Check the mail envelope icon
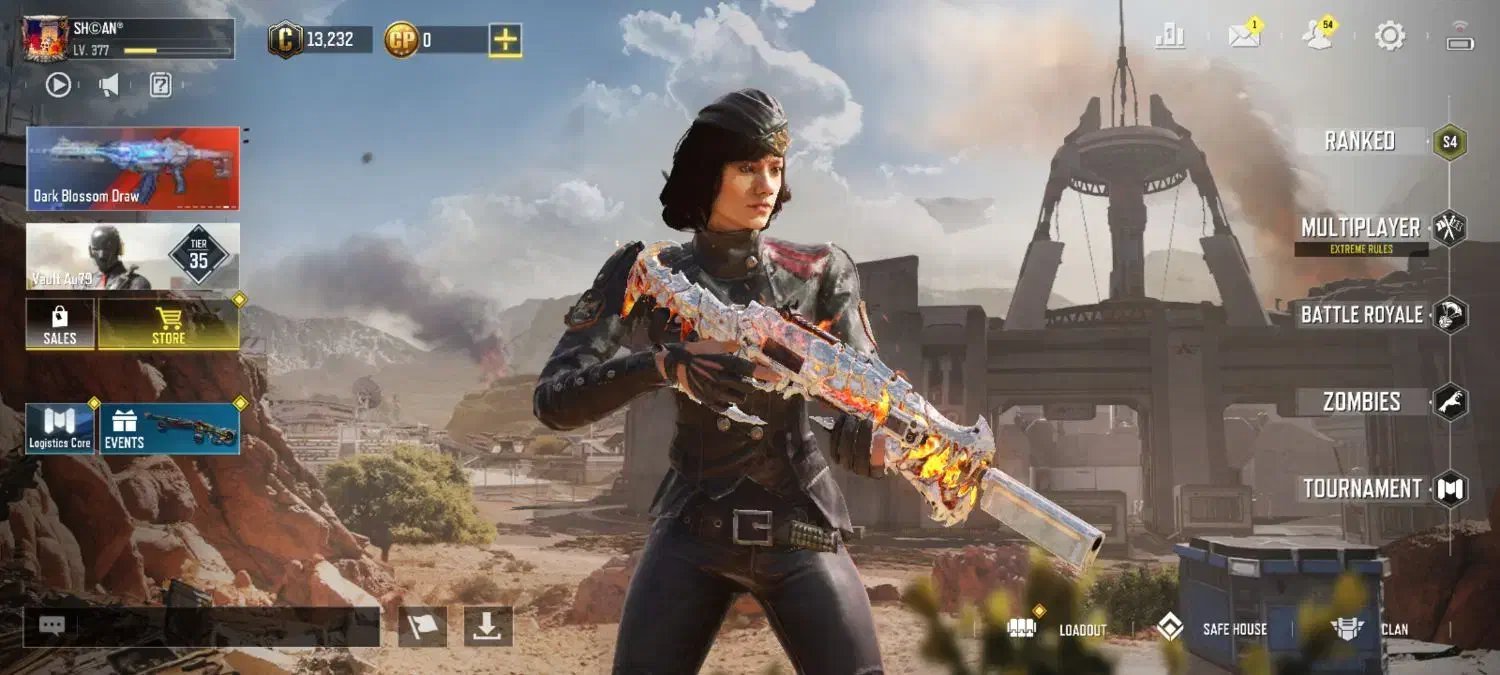Viewport: 1500px width, 675px height. tap(1244, 37)
